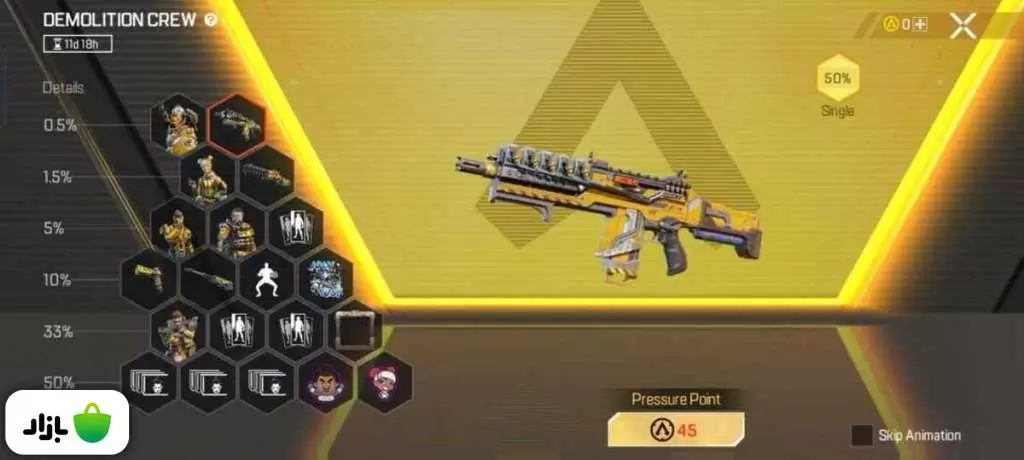Close the Demolition Crew screen
This screenshot has height=460, width=1024.
(962, 26)
